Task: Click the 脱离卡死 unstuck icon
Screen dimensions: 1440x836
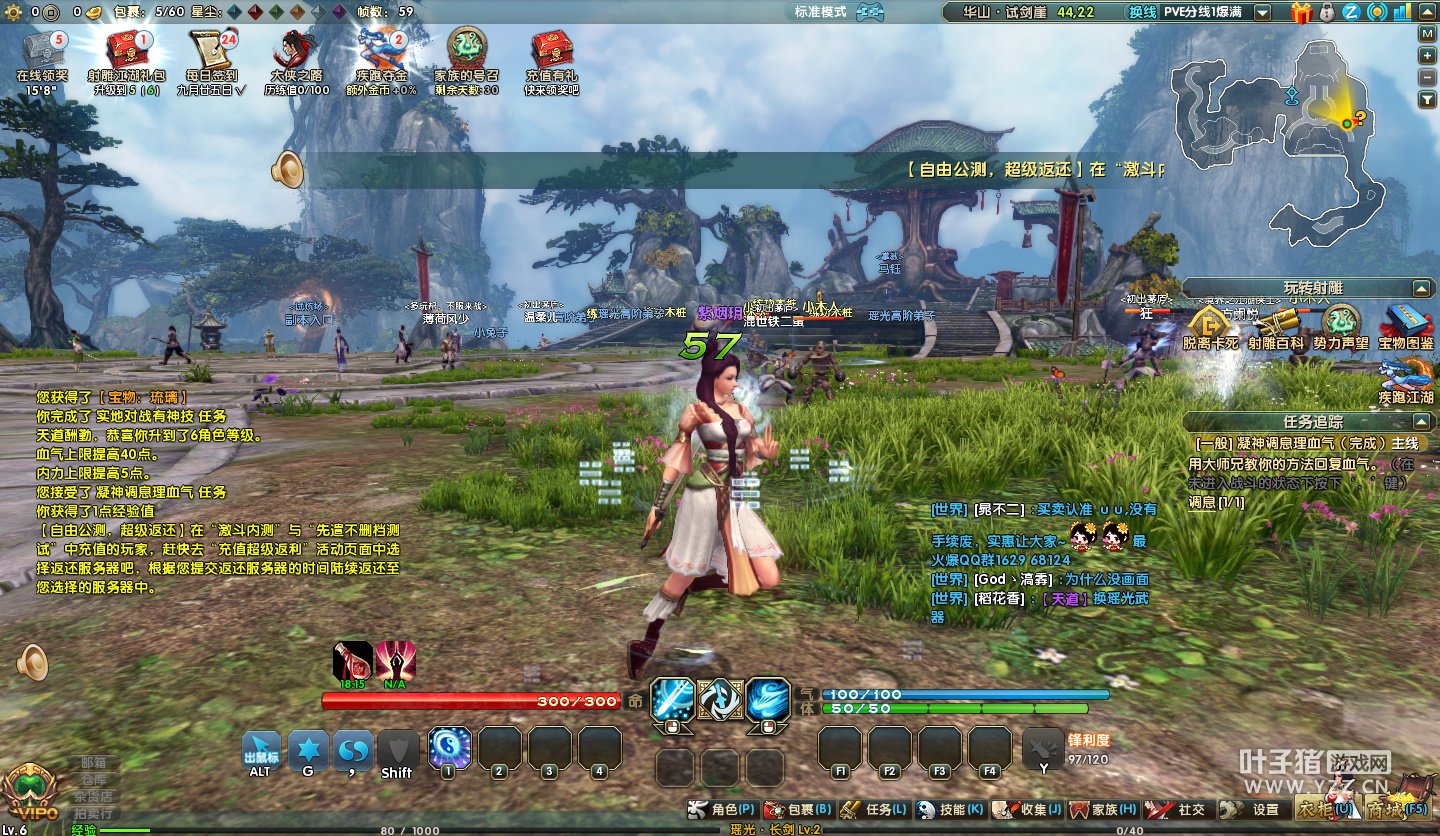Action: coord(1210,326)
